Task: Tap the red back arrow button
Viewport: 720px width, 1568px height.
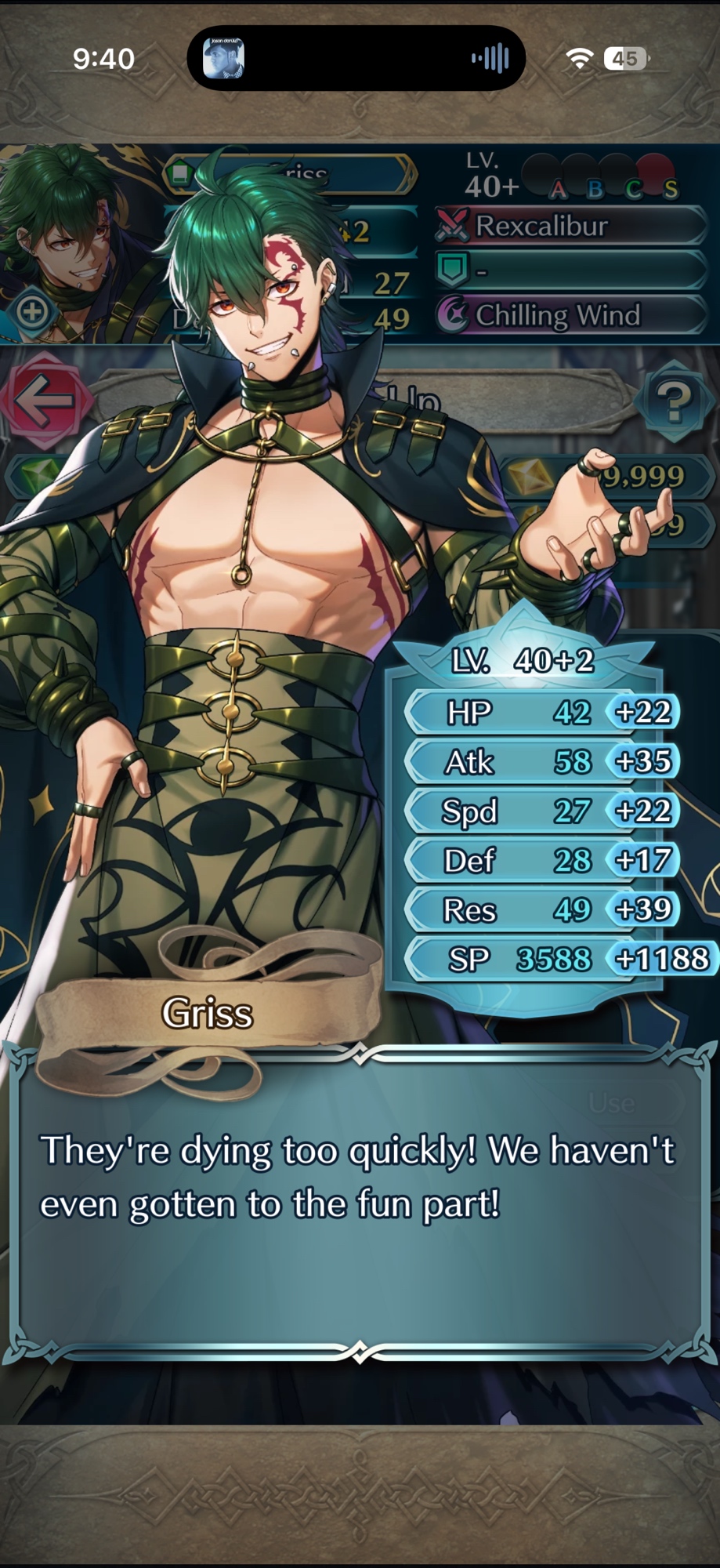Action: tap(45, 400)
